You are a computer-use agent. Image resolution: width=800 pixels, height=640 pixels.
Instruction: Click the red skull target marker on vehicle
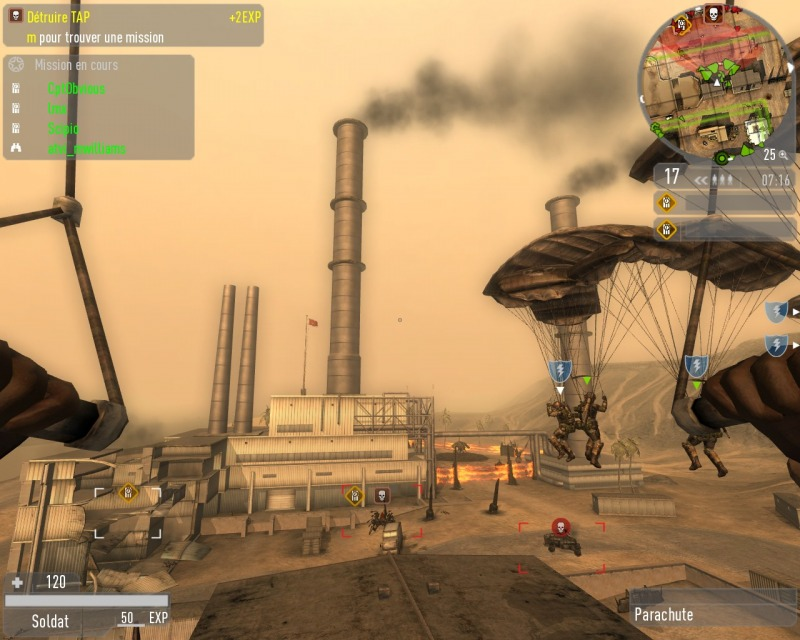coord(560,525)
